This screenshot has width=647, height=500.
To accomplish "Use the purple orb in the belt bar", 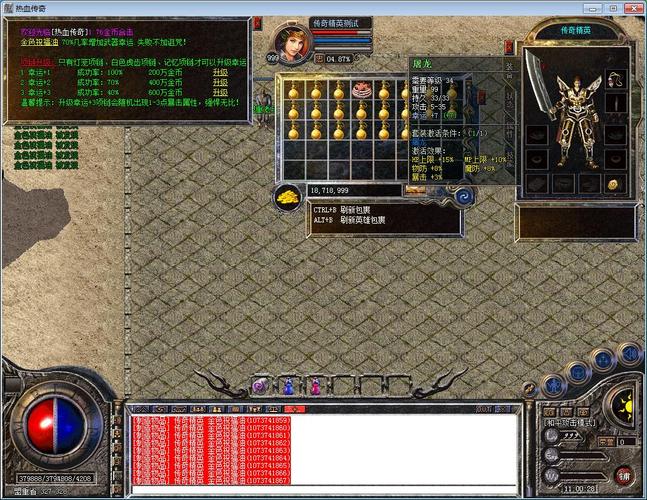I will 260,385.
